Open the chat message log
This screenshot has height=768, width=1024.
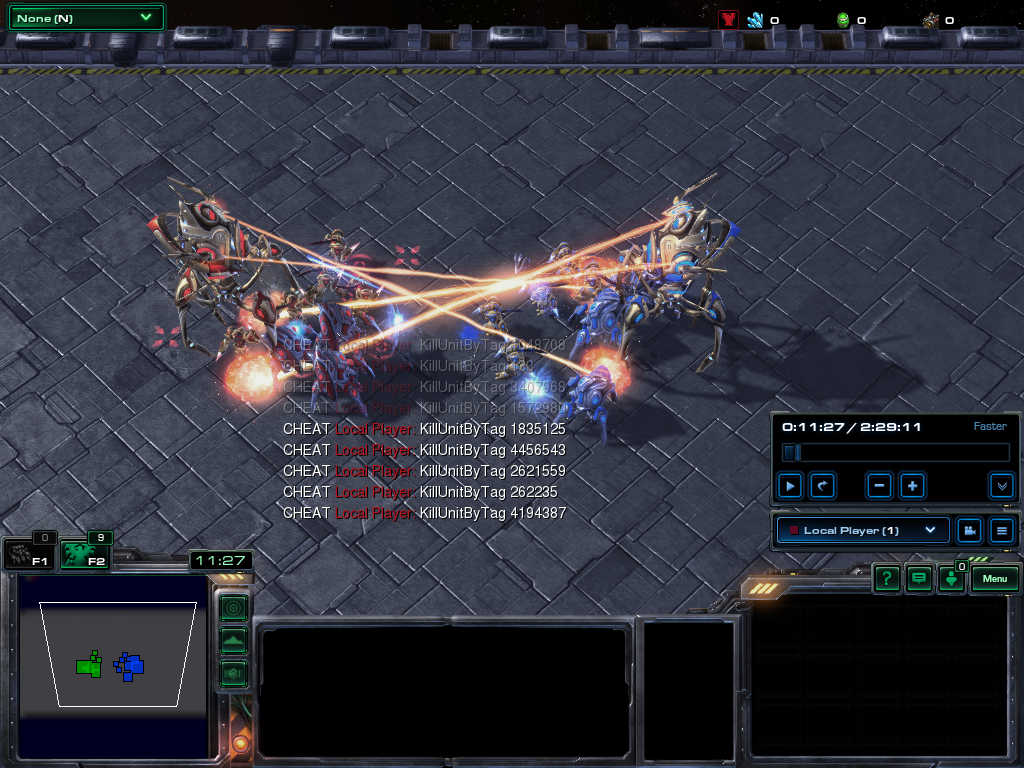tap(918, 578)
